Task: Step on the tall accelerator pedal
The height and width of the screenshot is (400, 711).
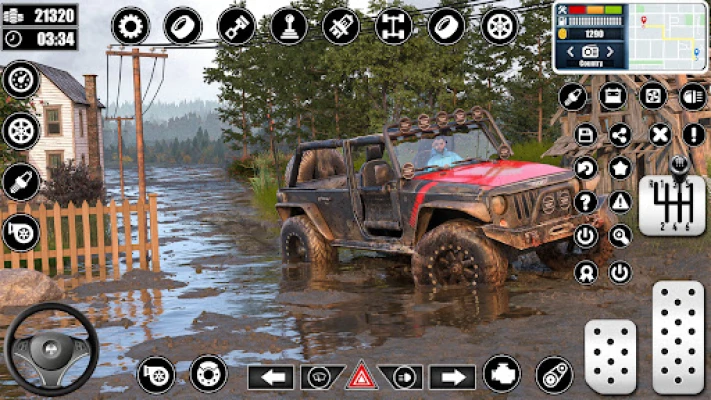Action: click(x=678, y=336)
